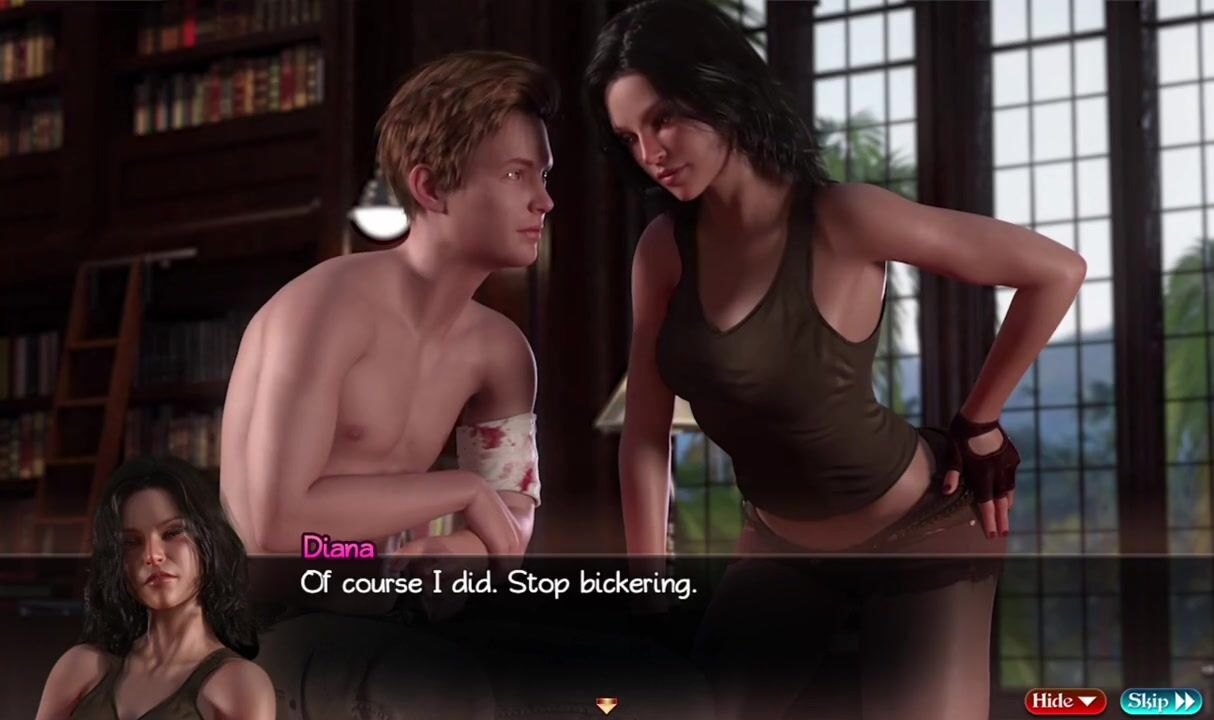Skip the dialogue using Skip button
This screenshot has height=720, width=1214.
click(1160, 701)
